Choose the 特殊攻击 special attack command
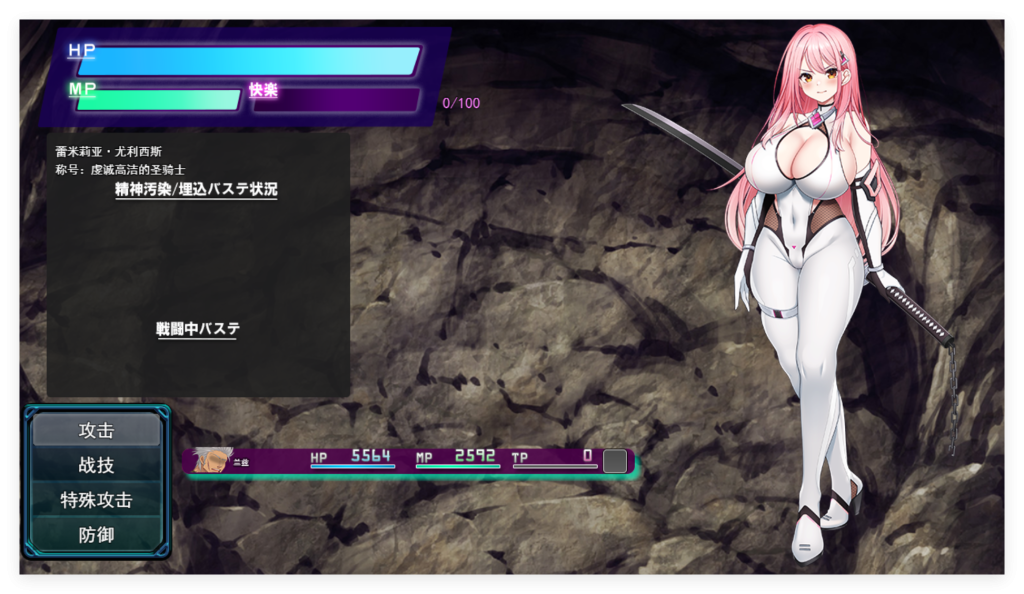1024x594 pixels. pyautogui.click(x=96, y=500)
